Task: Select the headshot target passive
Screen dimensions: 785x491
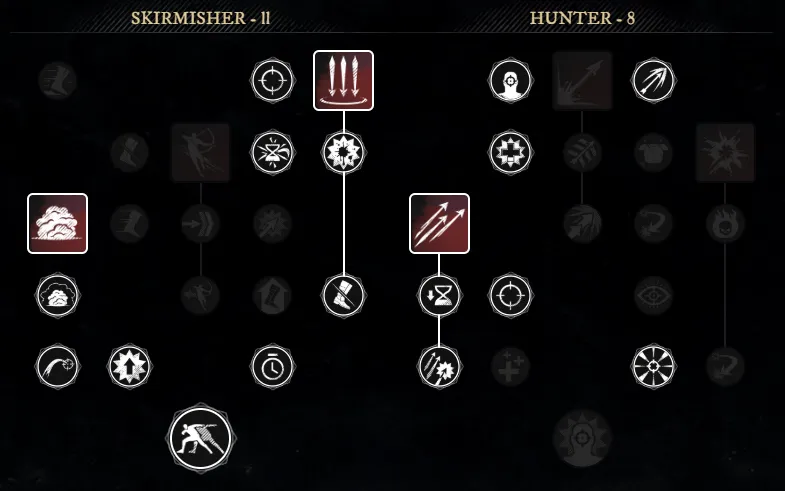Action: [x=510, y=80]
